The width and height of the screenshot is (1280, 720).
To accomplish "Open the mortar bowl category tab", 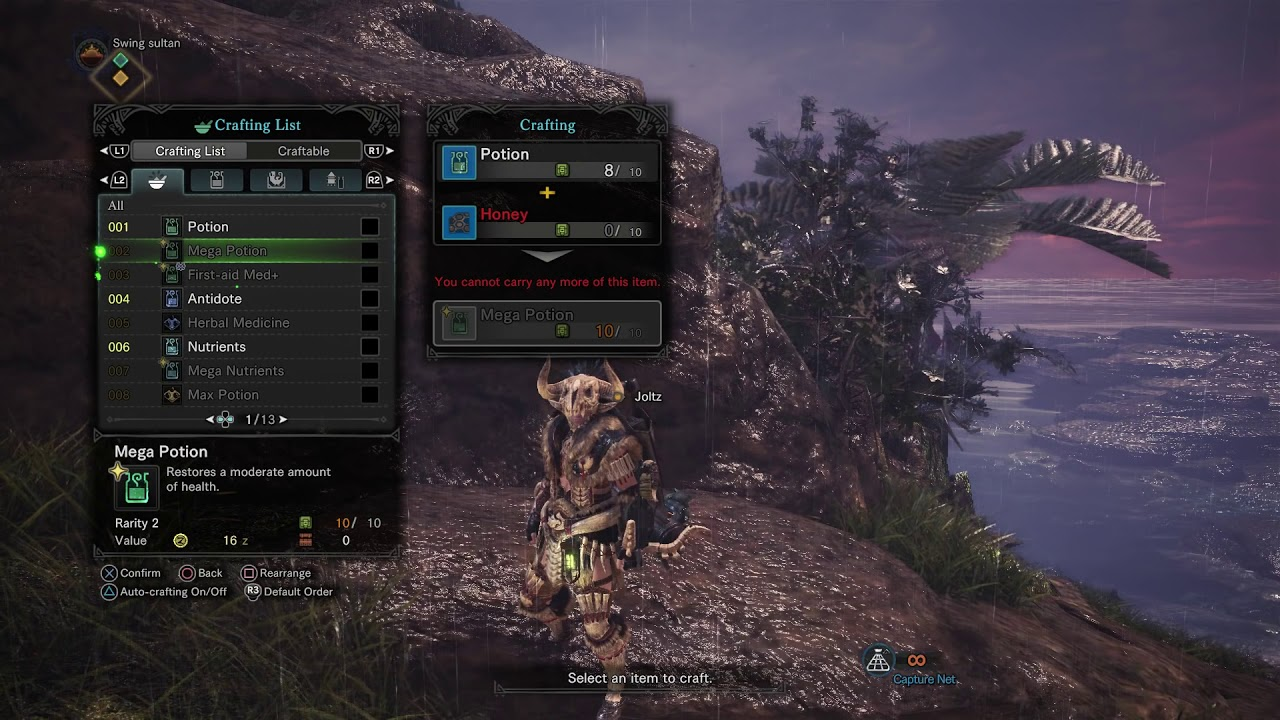I will (157, 181).
